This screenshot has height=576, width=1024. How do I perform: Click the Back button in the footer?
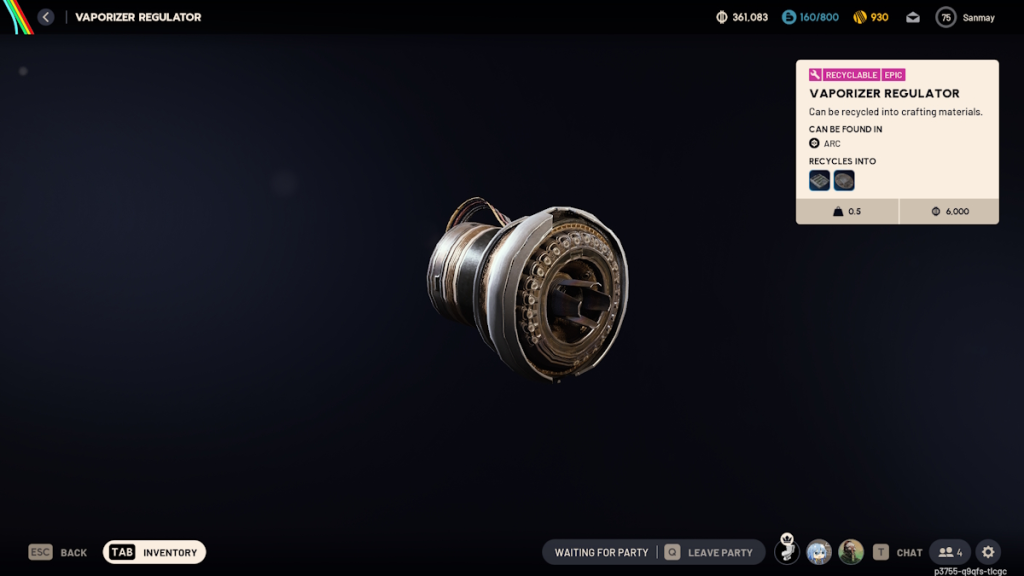[58, 552]
